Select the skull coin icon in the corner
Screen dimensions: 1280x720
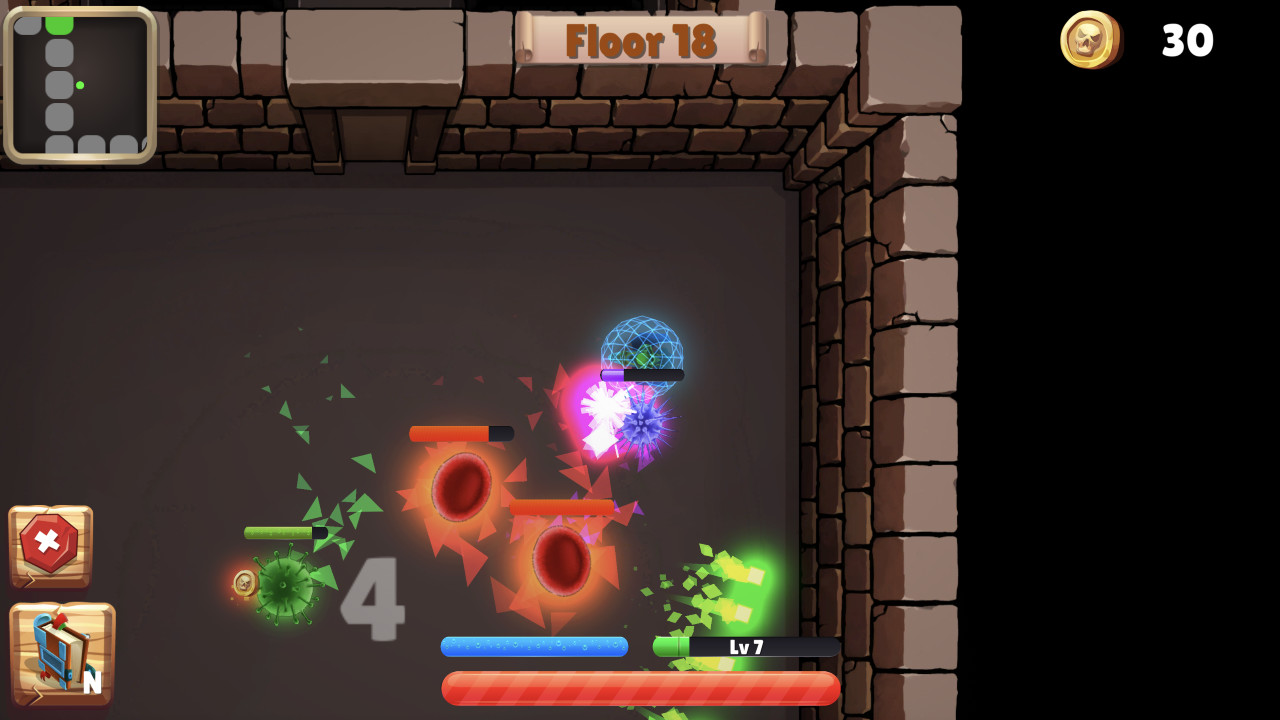coord(1091,41)
